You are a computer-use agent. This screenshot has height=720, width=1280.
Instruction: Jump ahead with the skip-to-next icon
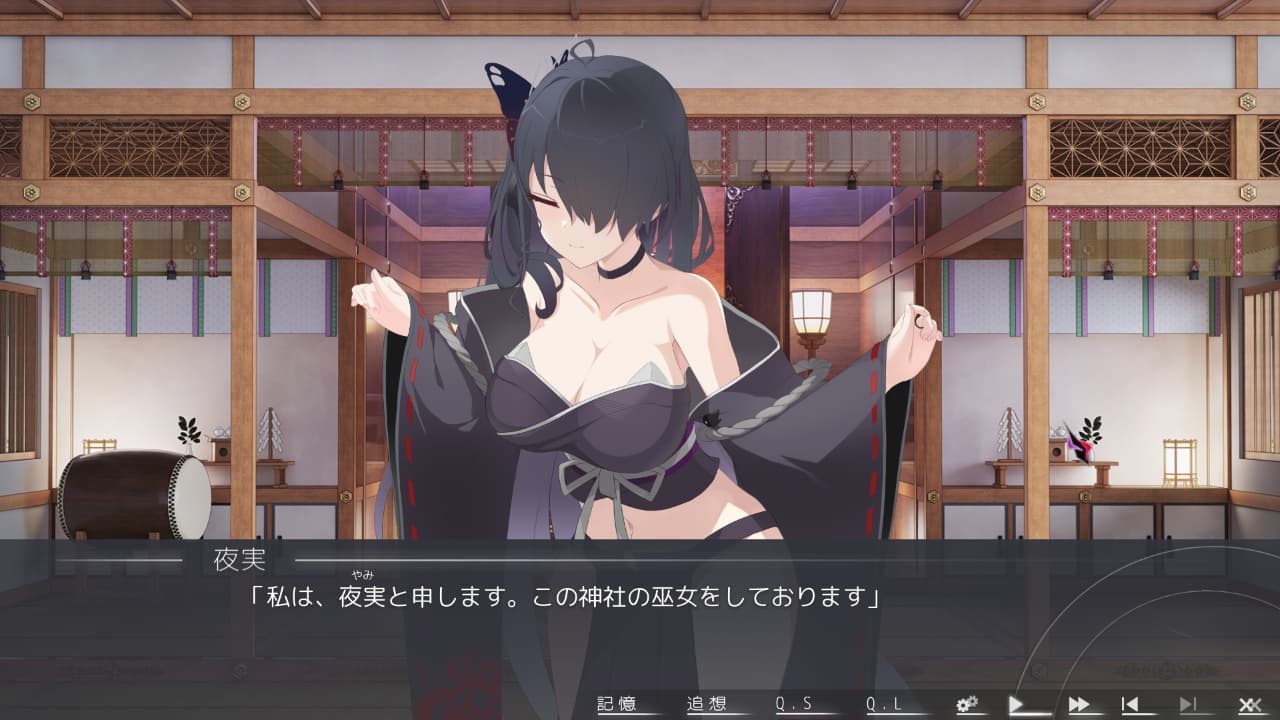coord(1190,703)
